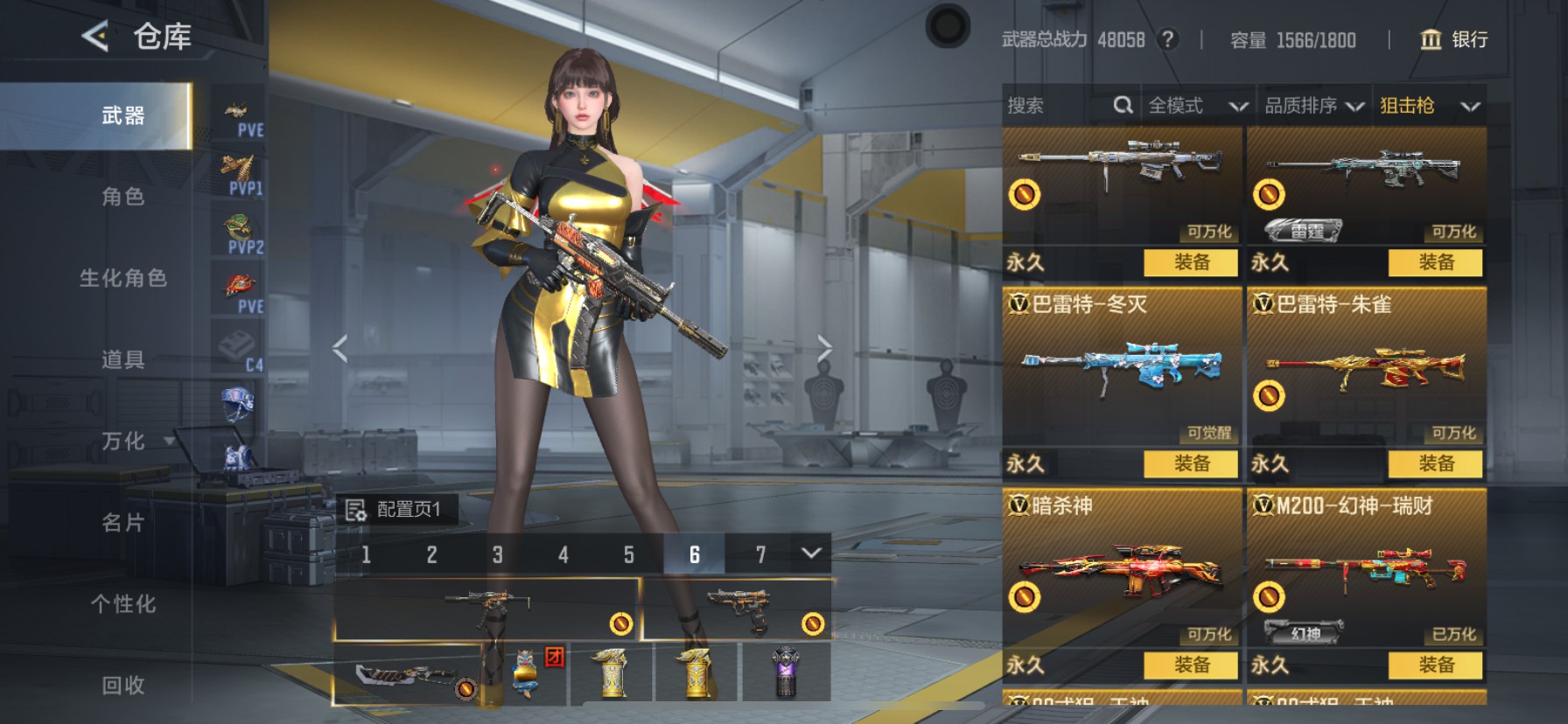The width and height of the screenshot is (1568, 724).
Task: Open the 全模式 mode dropdown
Action: (x=1196, y=106)
